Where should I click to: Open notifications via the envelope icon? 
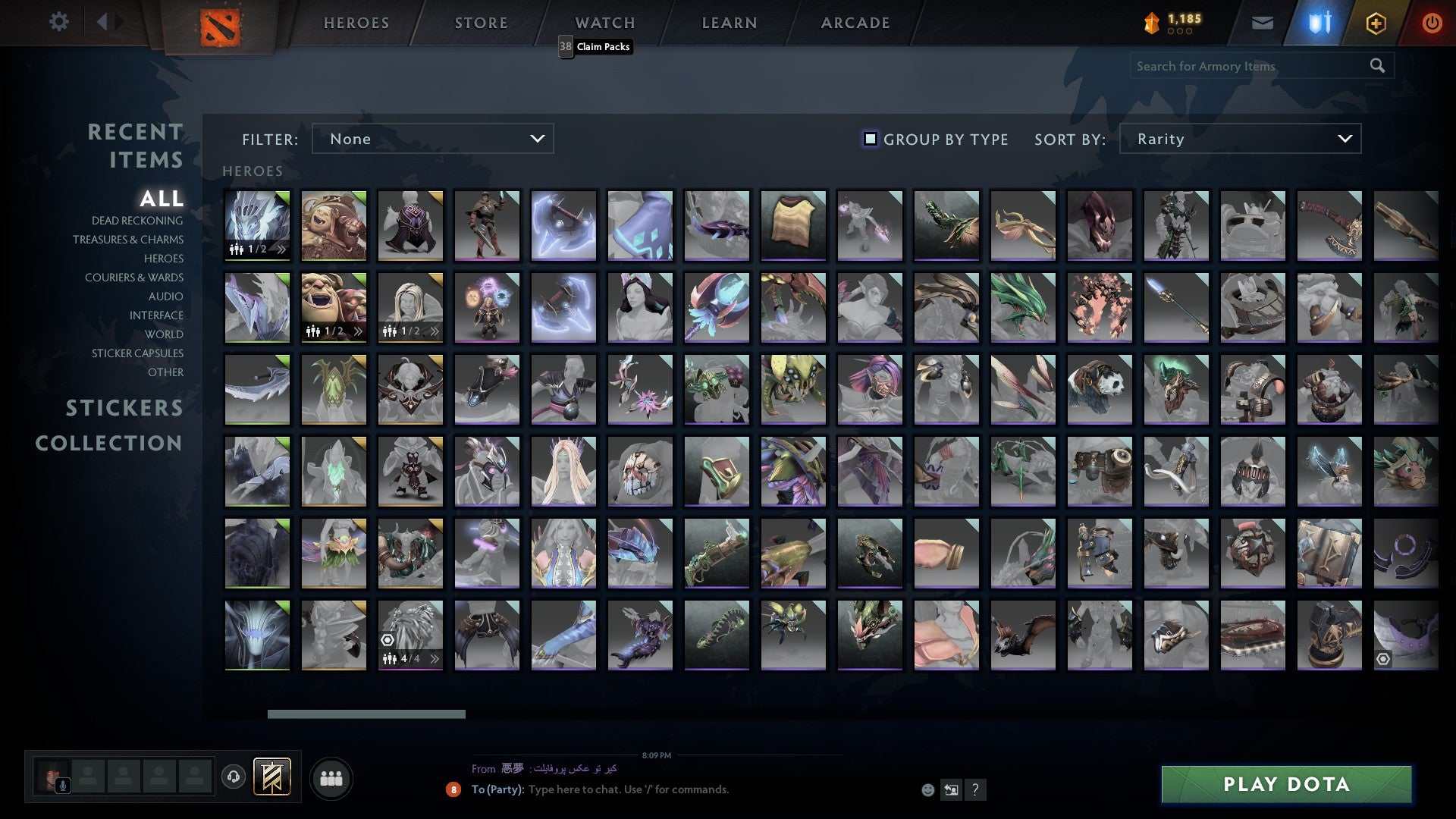pyautogui.click(x=1262, y=23)
